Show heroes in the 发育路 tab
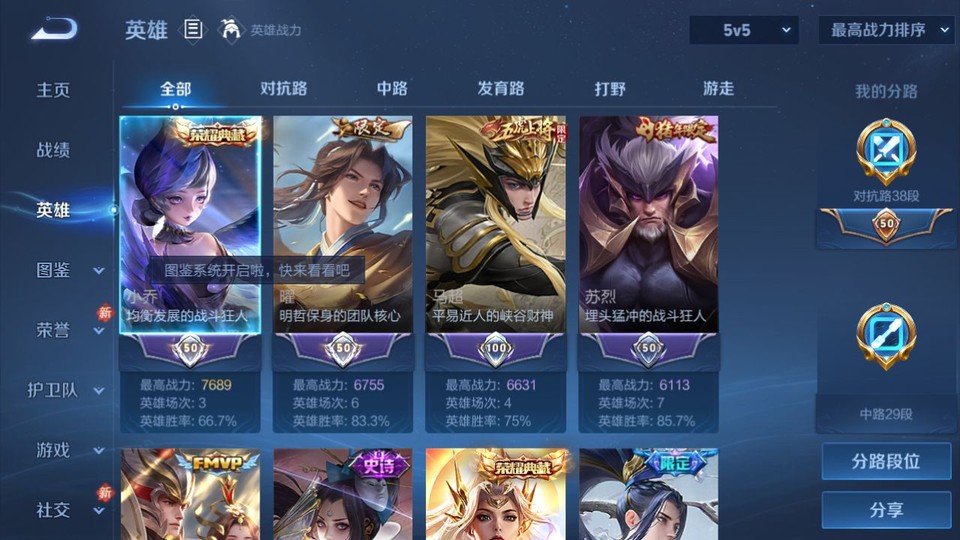 point(501,89)
